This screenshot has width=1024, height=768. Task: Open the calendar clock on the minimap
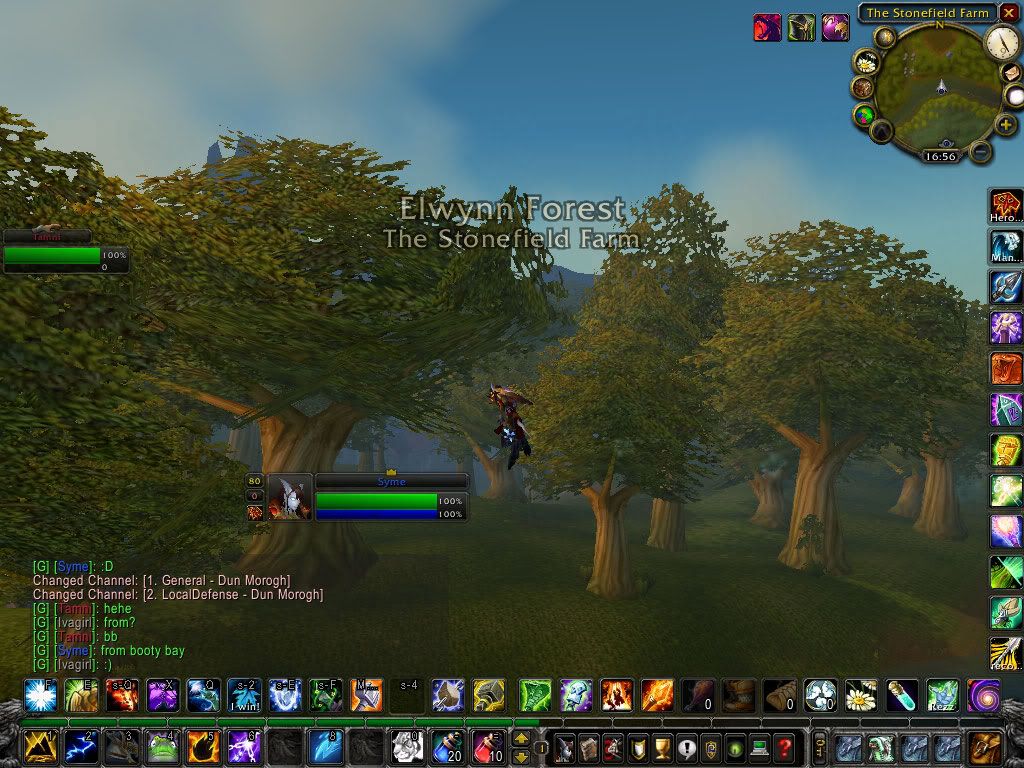(1001, 42)
